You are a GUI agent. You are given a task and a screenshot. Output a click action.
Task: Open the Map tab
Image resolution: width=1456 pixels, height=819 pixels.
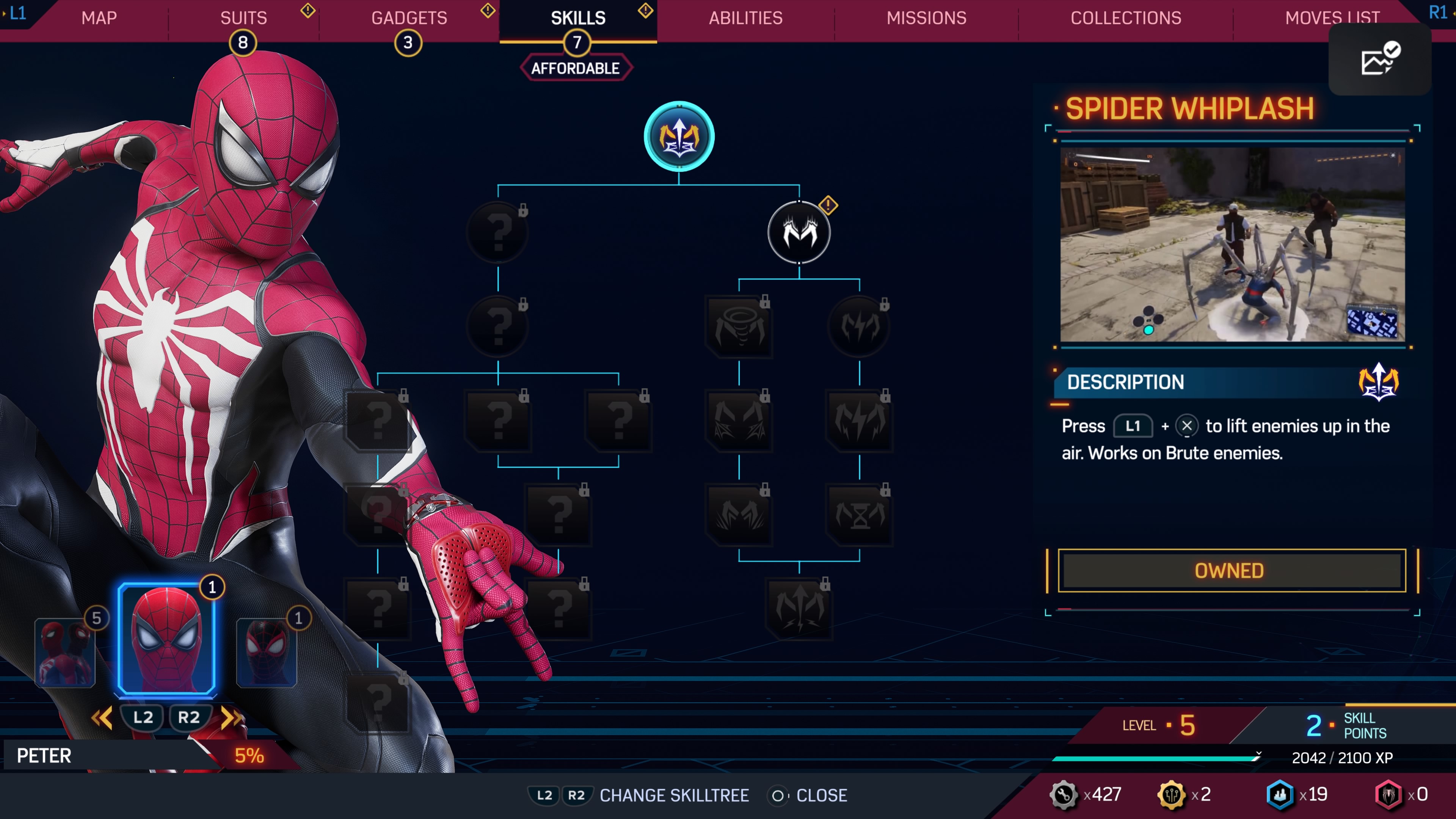99,18
